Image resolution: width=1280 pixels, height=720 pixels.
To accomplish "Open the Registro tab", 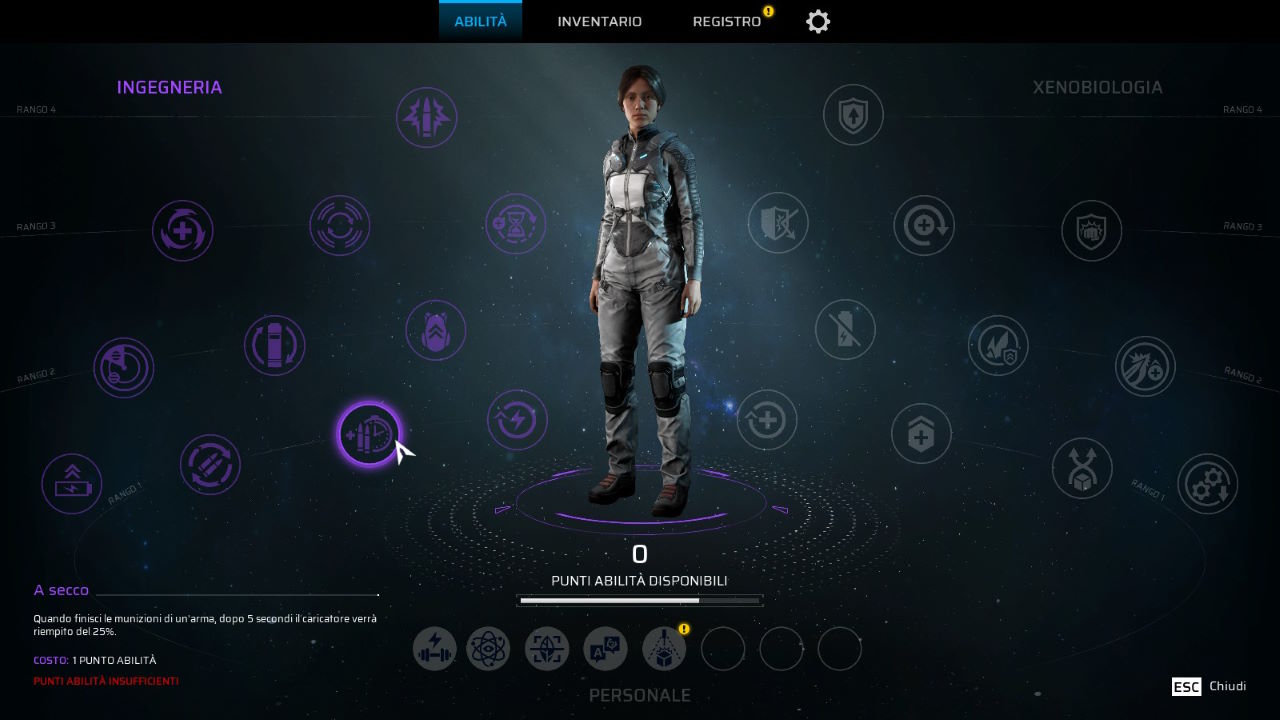I will click(x=727, y=22).
